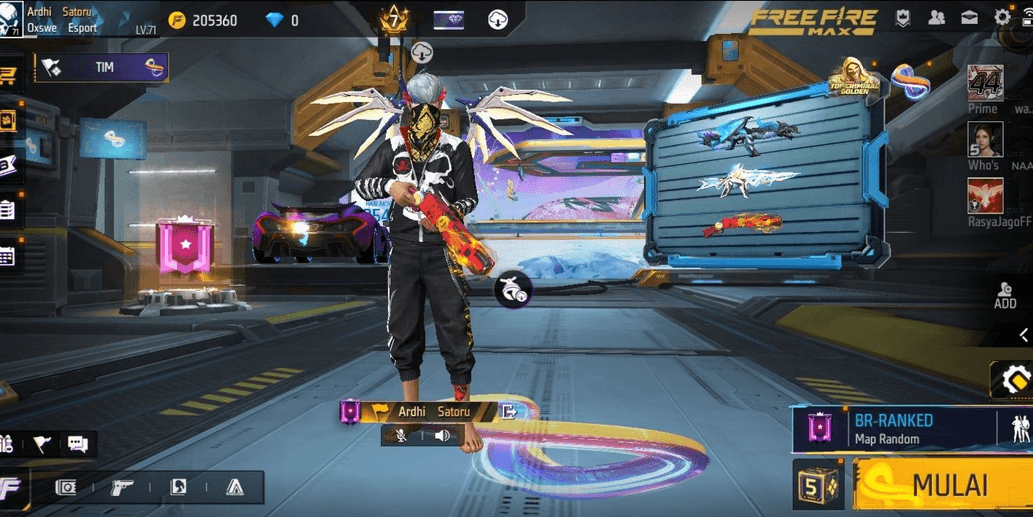The height and width of the screenshot is (517, 1033).
Task: Open the chat speech bubble
Action: pos(78,444)
